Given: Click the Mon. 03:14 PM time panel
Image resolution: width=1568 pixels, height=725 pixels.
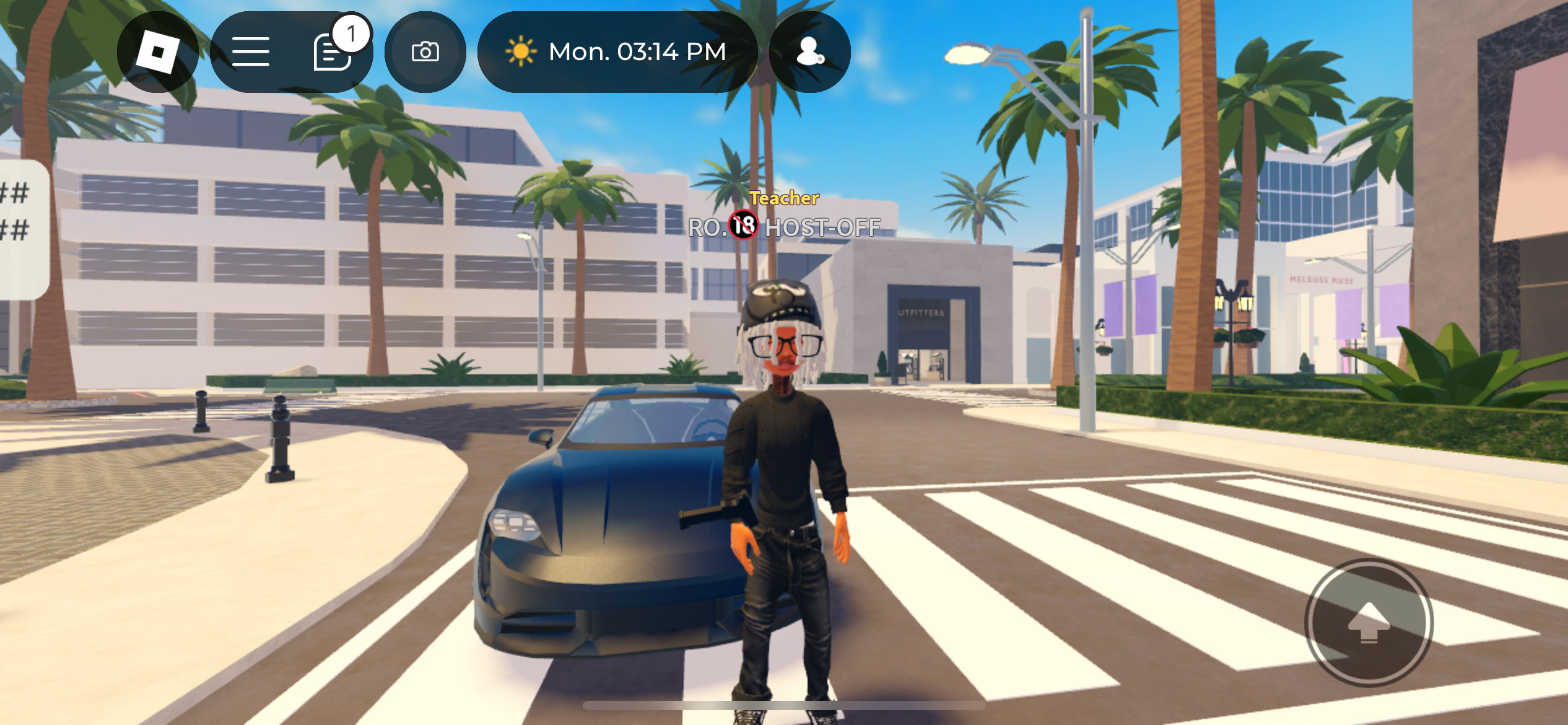Looking at the screenshot, I should (617, 52).
